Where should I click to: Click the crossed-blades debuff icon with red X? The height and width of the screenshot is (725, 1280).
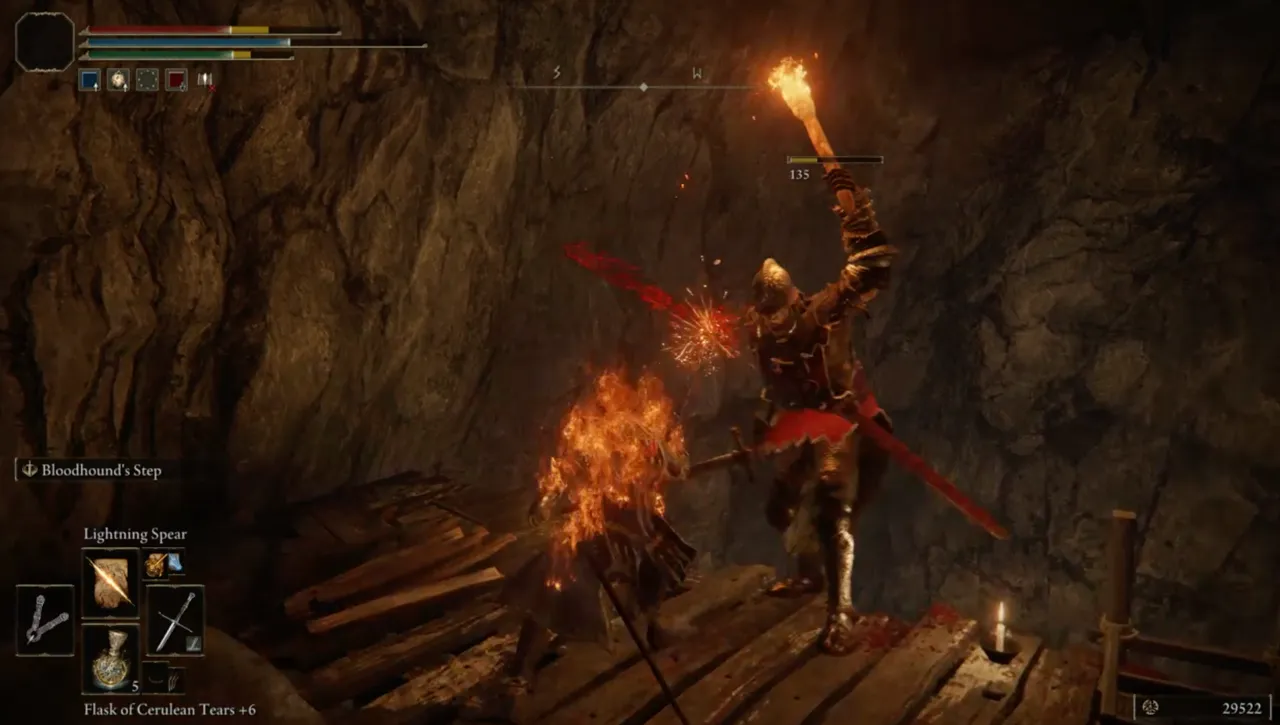[x=205, y=80]
